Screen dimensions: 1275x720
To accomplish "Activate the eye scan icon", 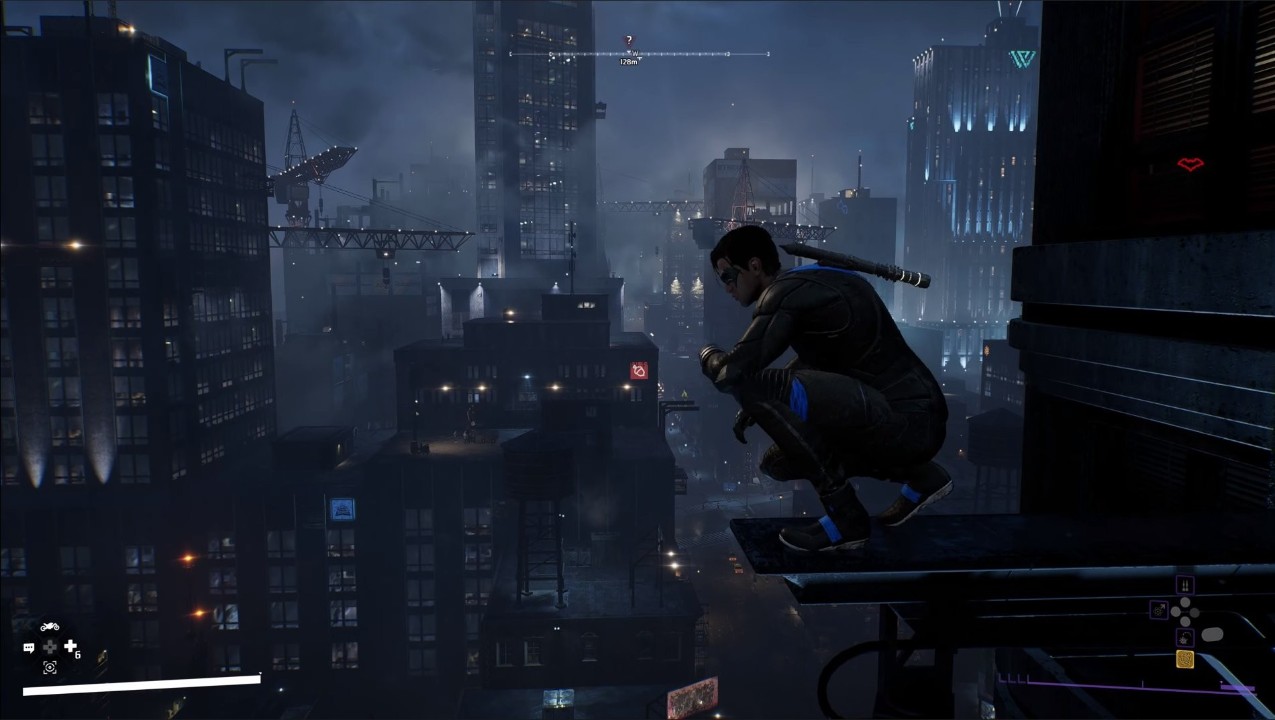I will click(x=49, y=667).
